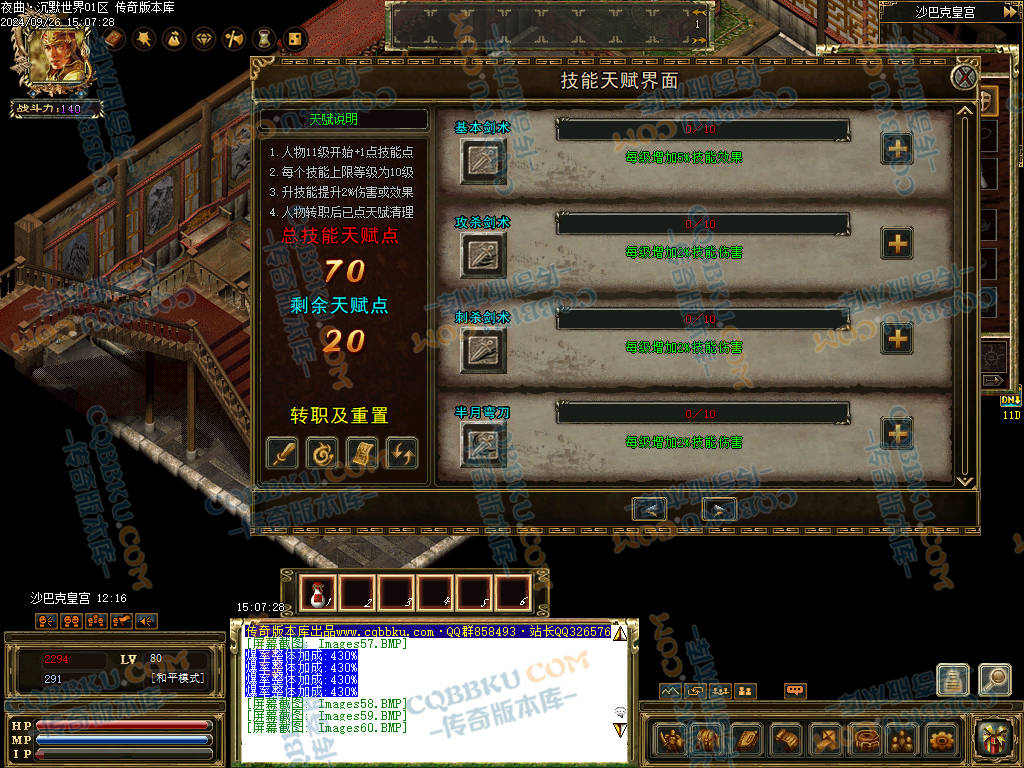
Task: Reset talents with the swap-arrows button
Action: [x=402, y=452]
